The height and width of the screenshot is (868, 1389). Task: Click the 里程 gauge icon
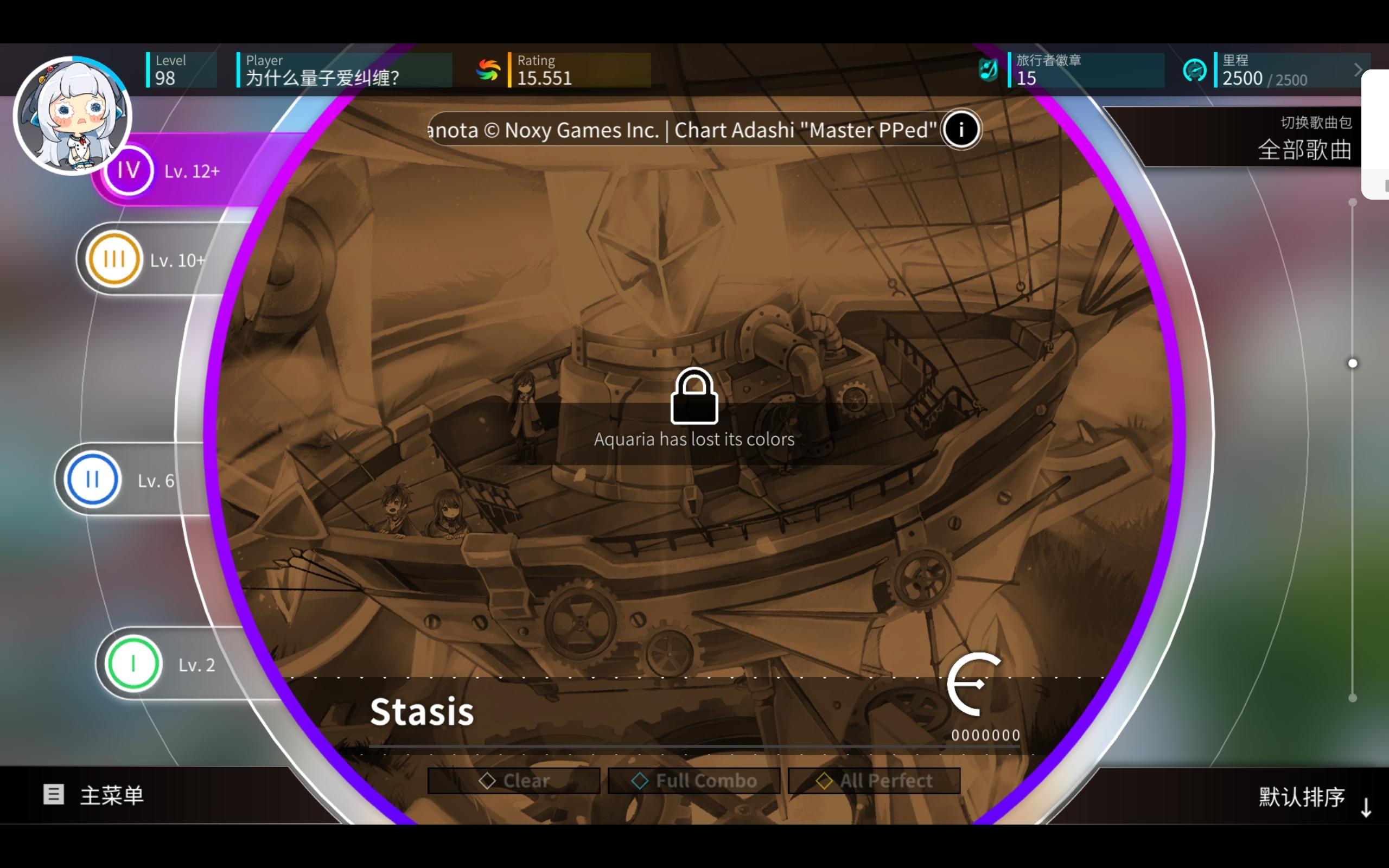click(x=1196, y=69)
